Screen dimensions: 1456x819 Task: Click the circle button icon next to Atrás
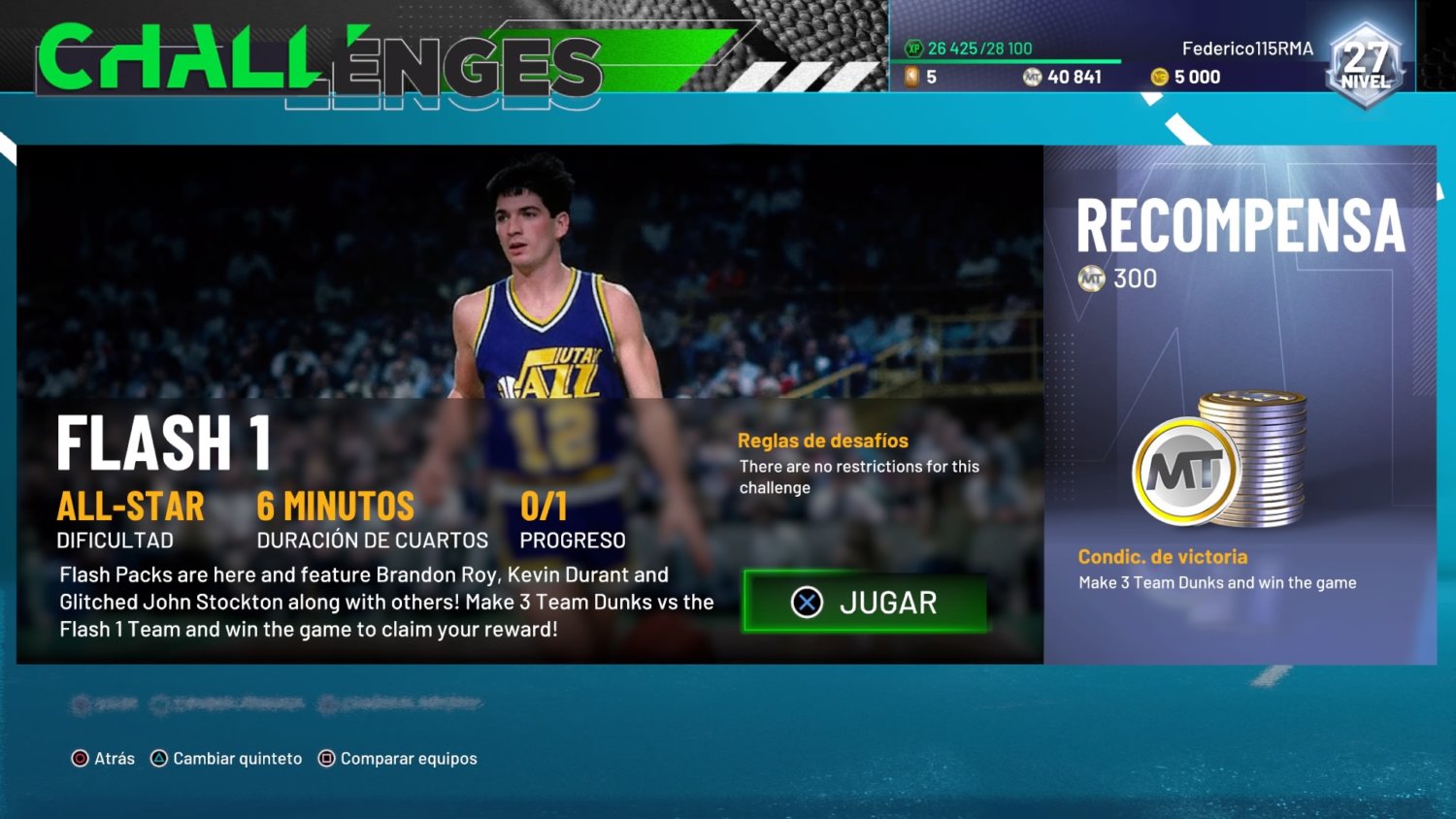83,758
